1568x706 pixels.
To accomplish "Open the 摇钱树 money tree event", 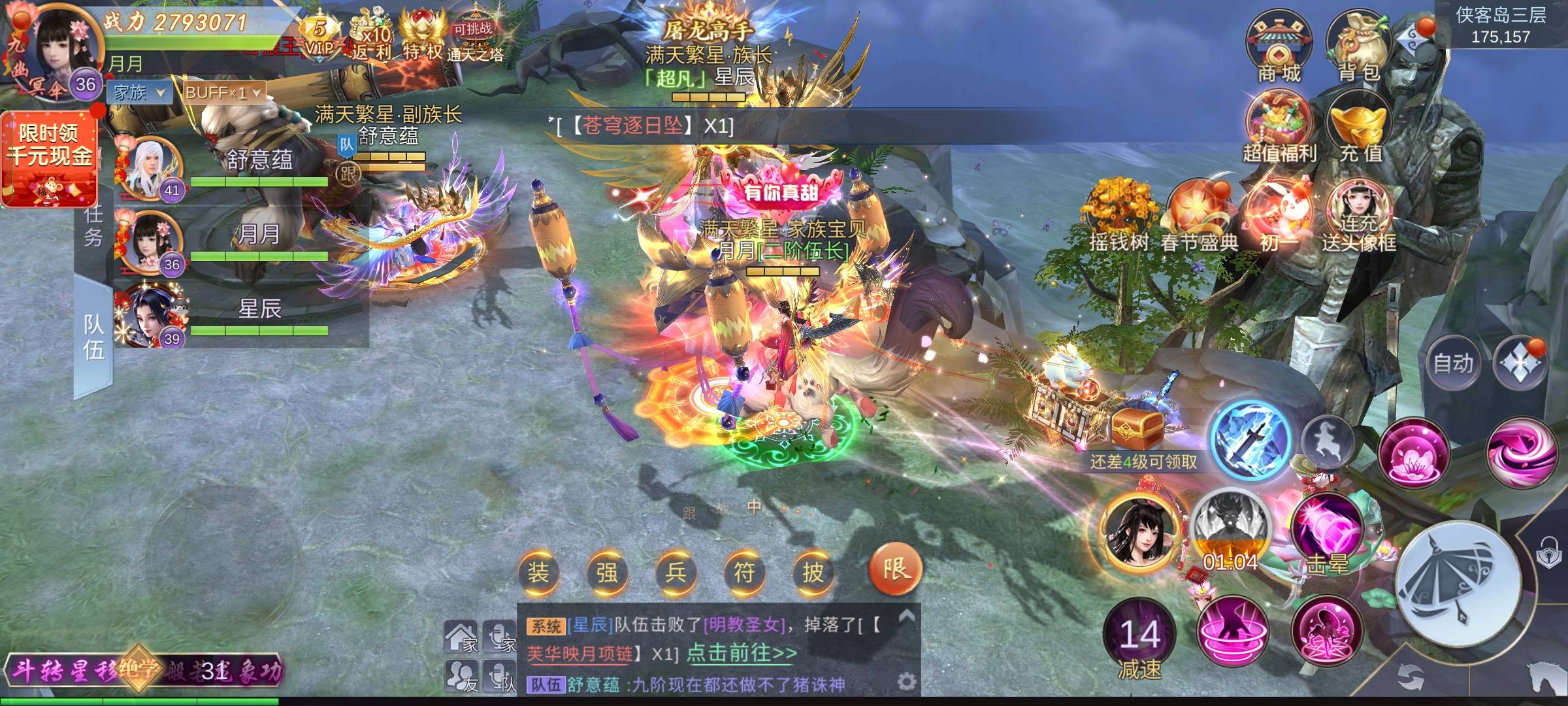I will (1118, 216).
